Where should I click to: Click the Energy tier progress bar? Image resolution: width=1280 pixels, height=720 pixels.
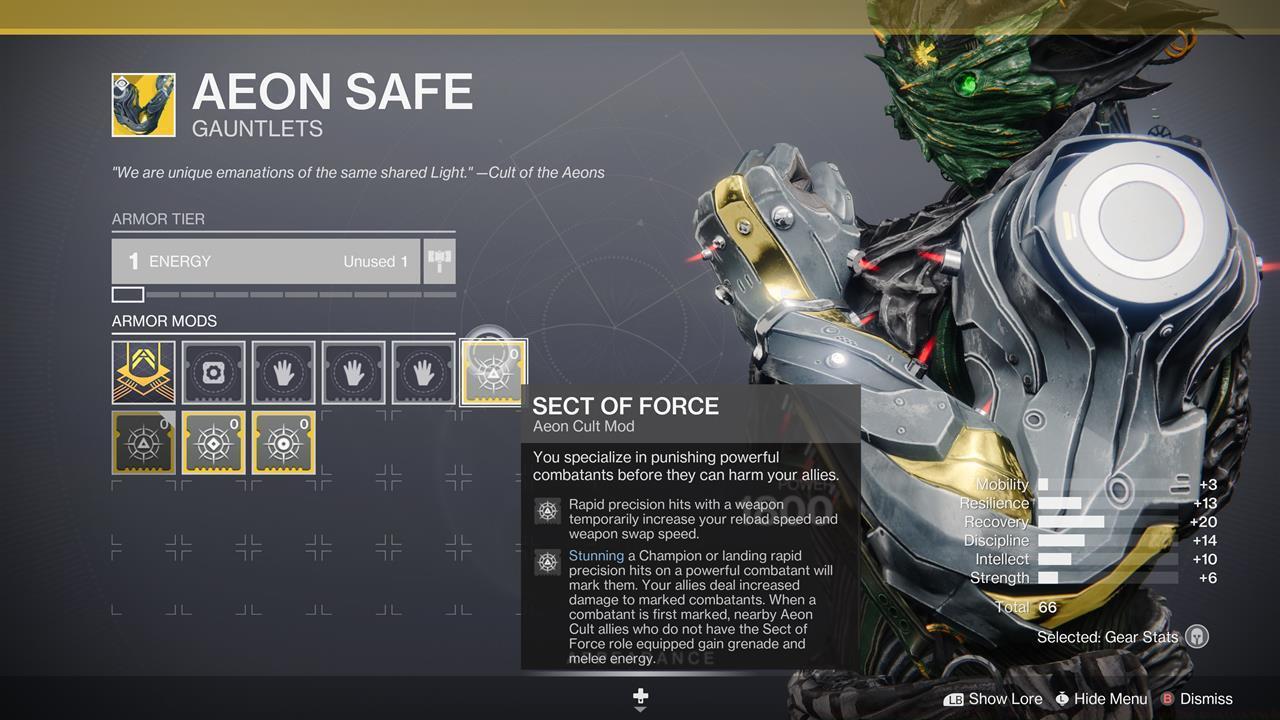(283, 293)
